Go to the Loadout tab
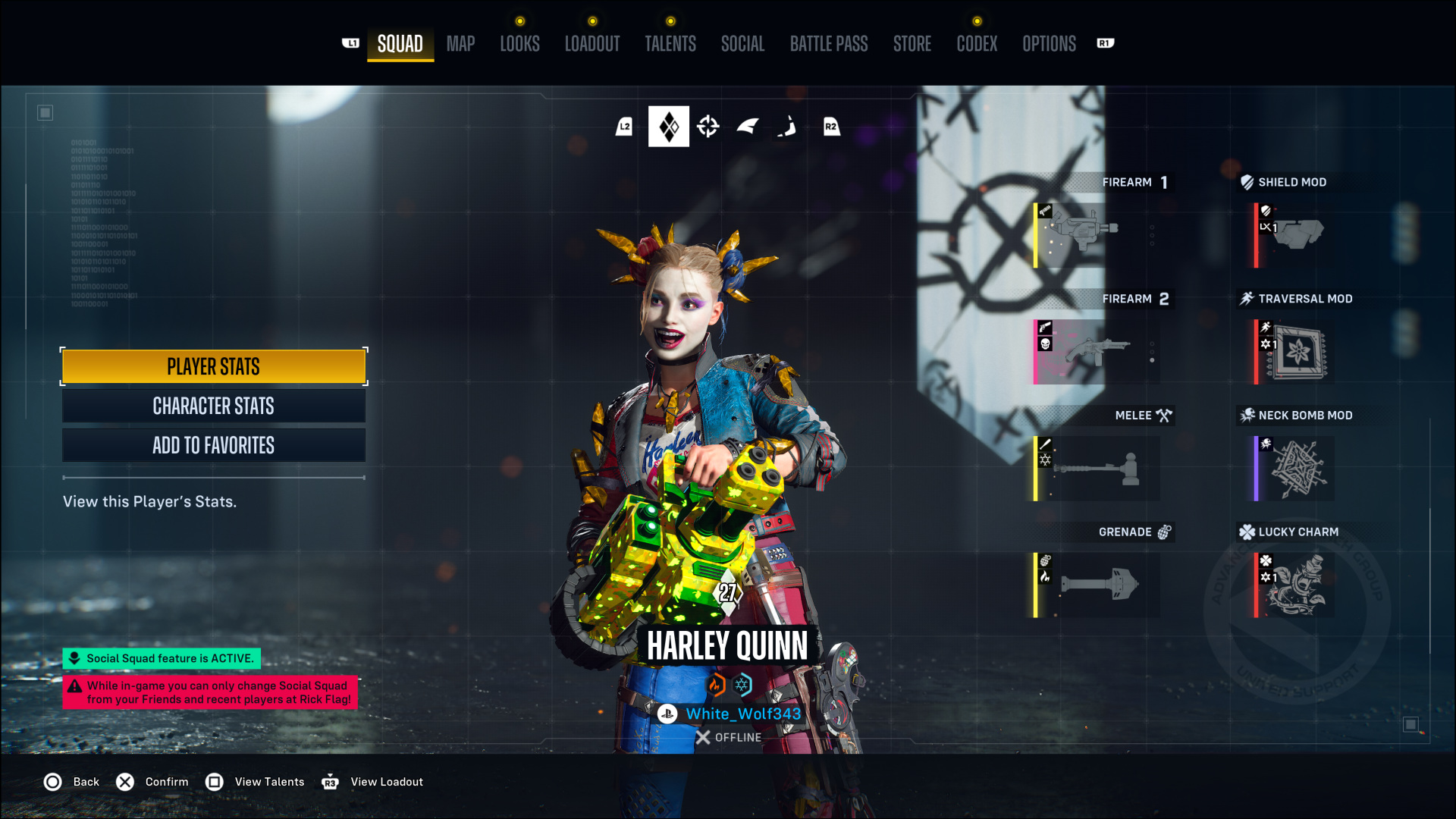 coord(592,44)
